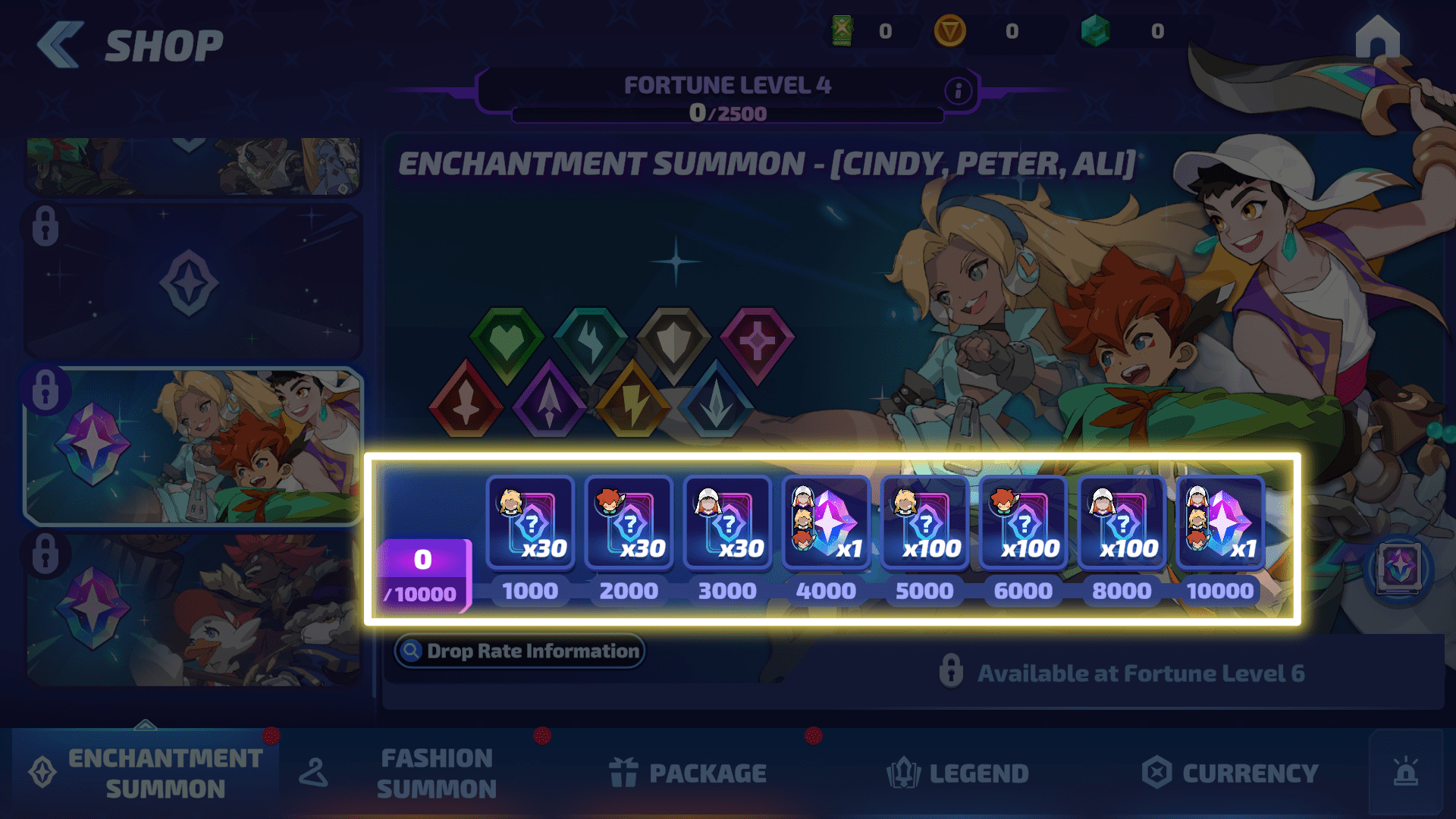Select the 8000 milestone x100 reward

(1122, 522)
